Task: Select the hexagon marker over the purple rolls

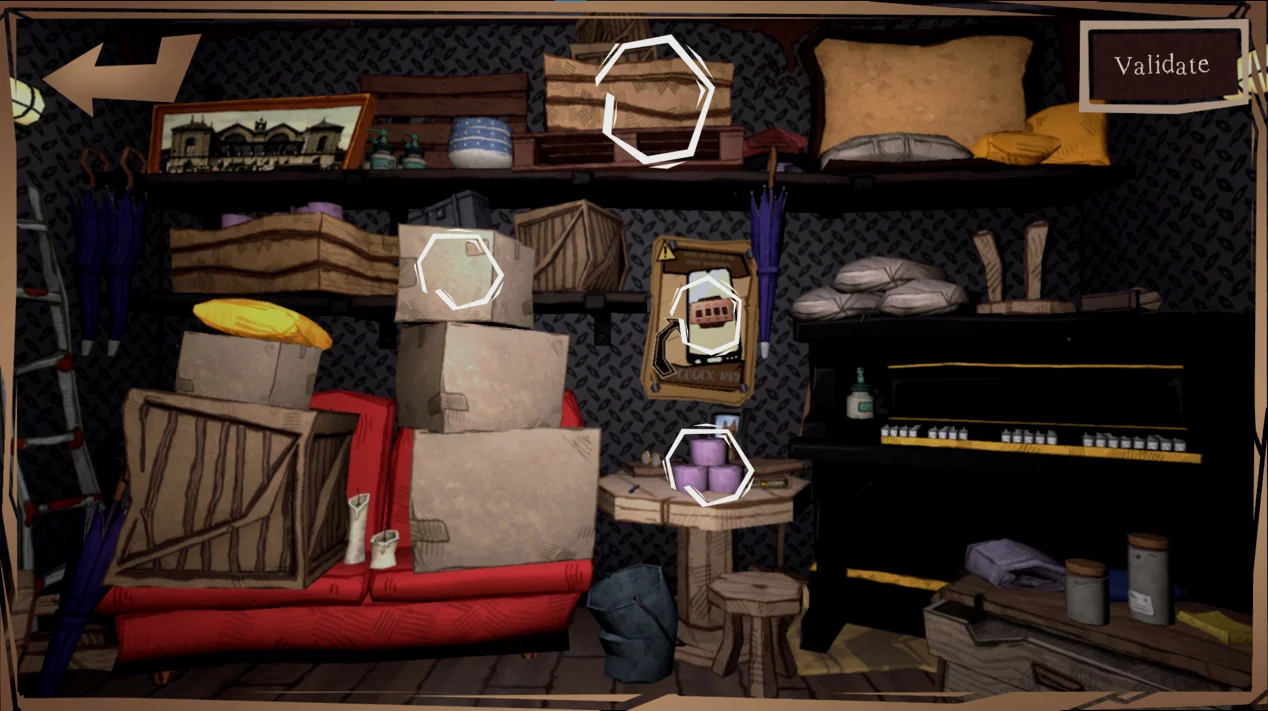Action: tap(708, 464)
